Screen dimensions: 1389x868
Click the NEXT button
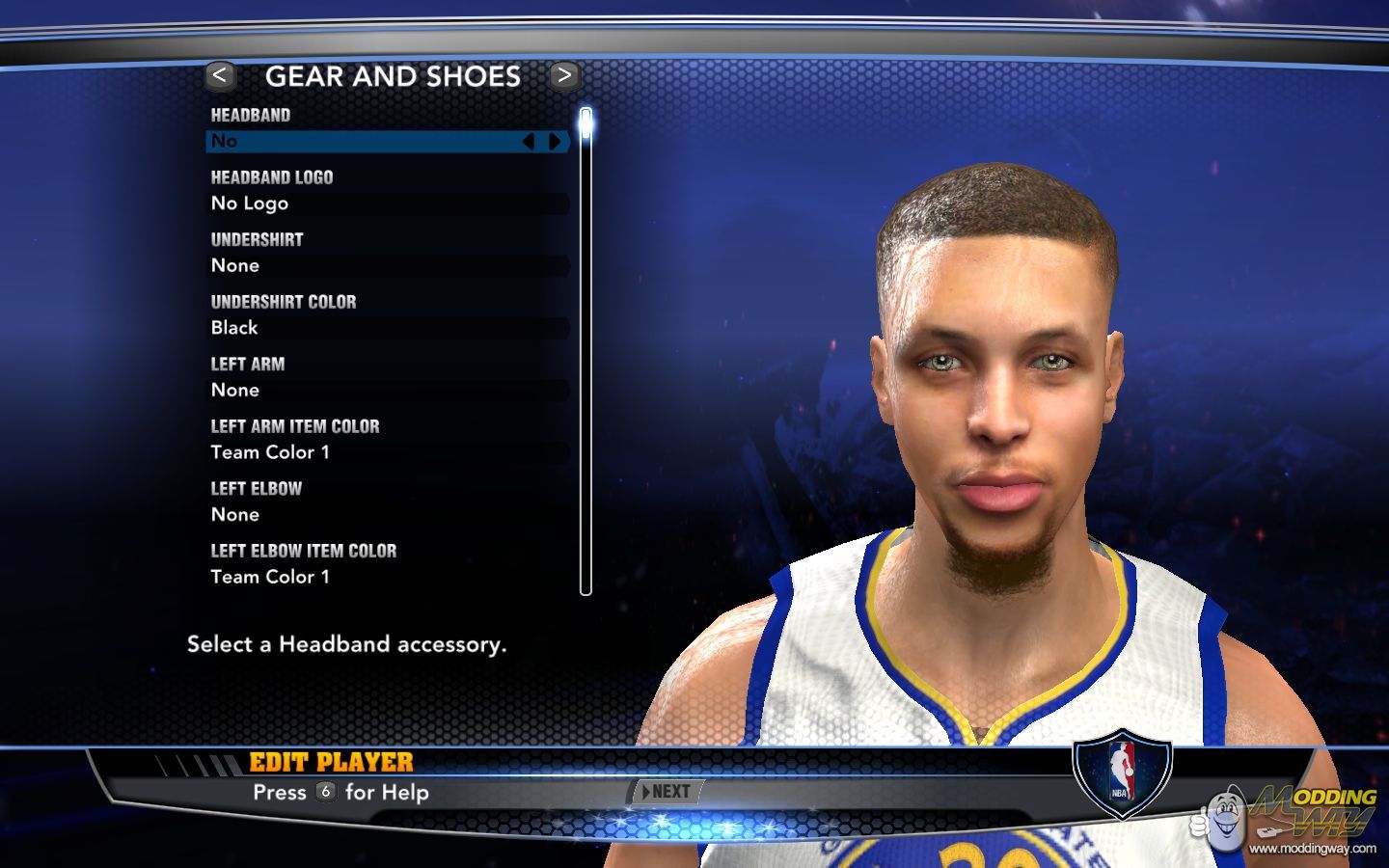[667, 792]
